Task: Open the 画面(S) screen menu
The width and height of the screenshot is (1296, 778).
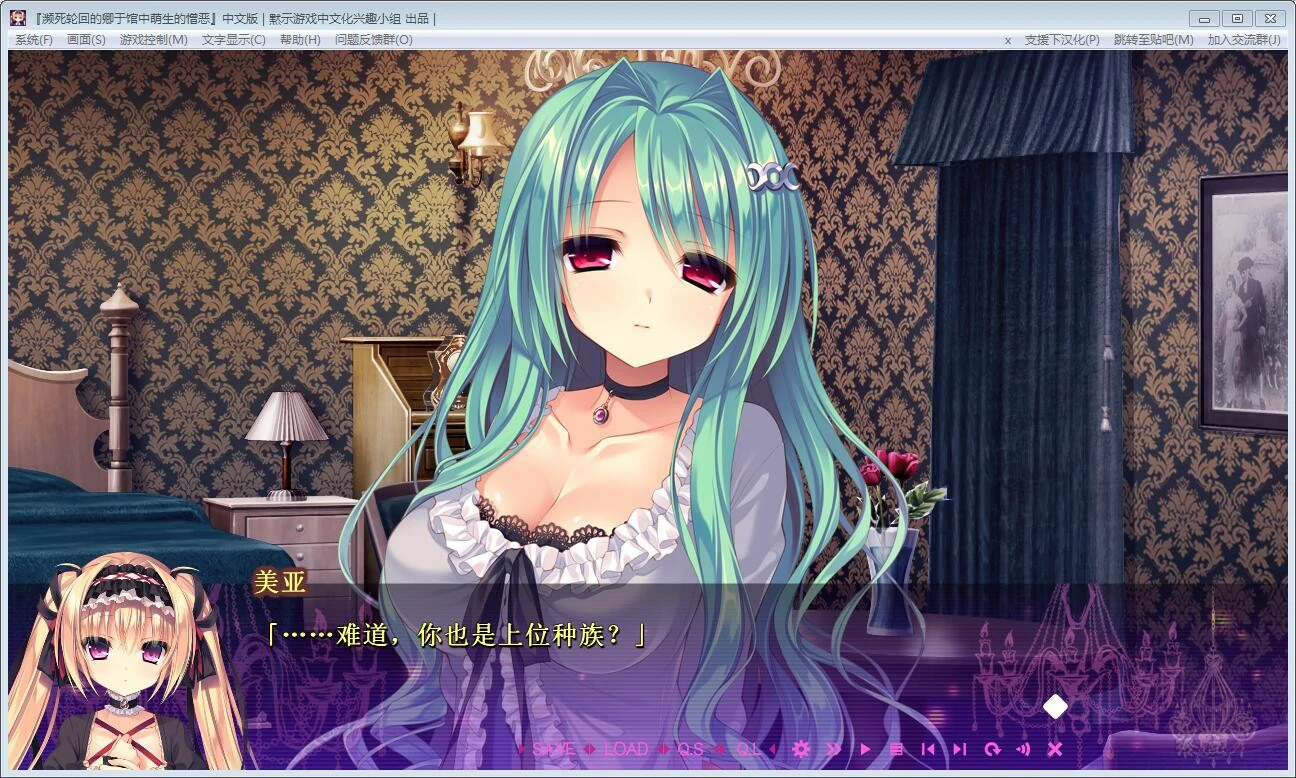Action: [x=86, y=40]
